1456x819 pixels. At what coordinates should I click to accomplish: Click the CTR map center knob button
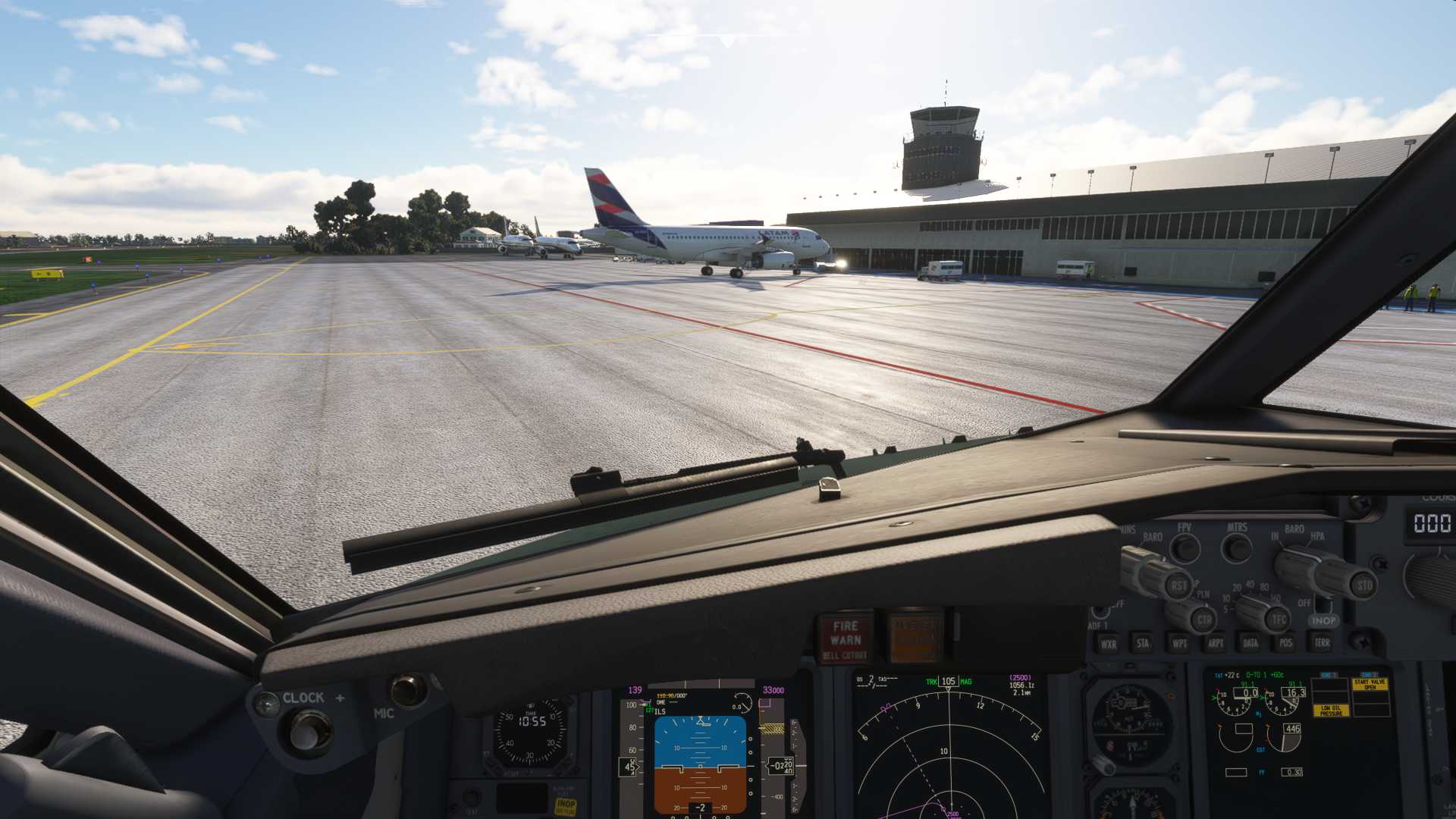[1203, 620]
